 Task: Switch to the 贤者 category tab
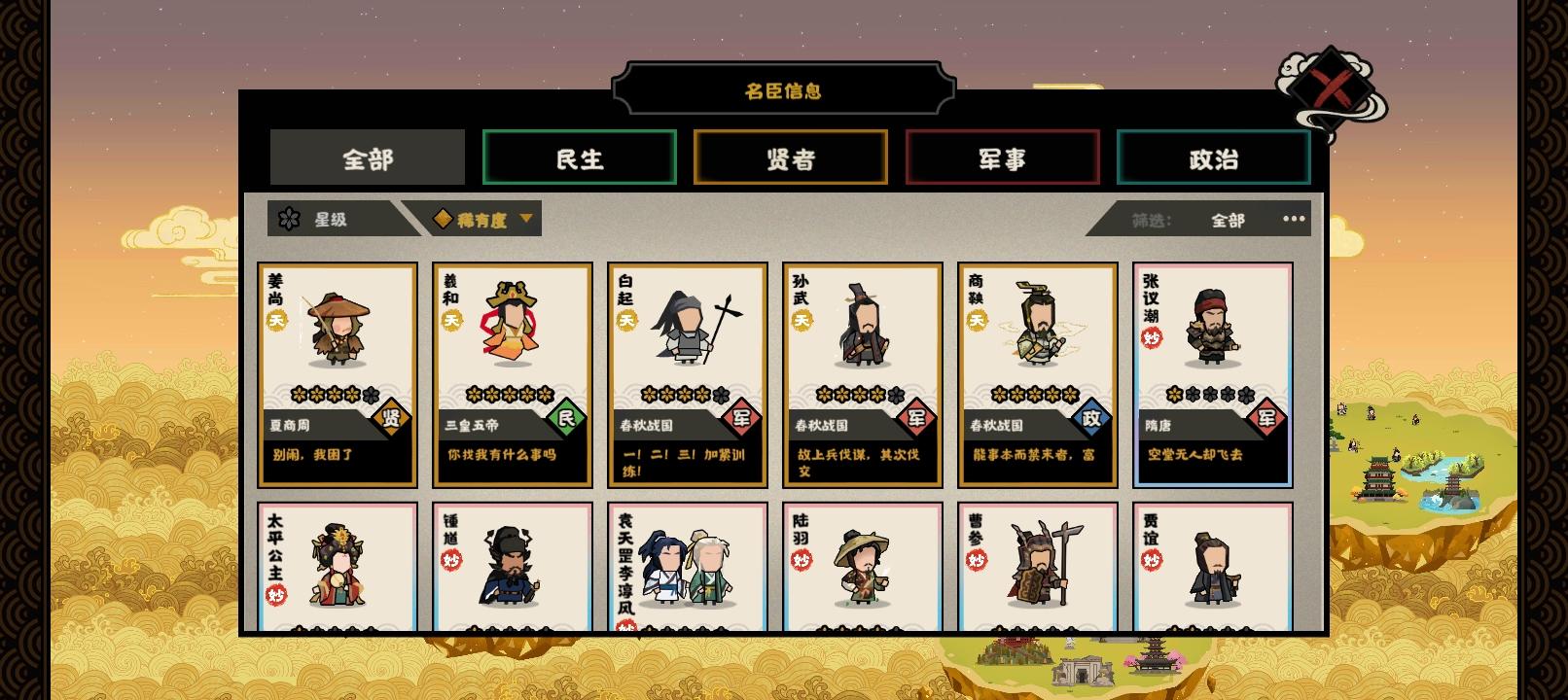pyautogui.click(x=790, y=157)
